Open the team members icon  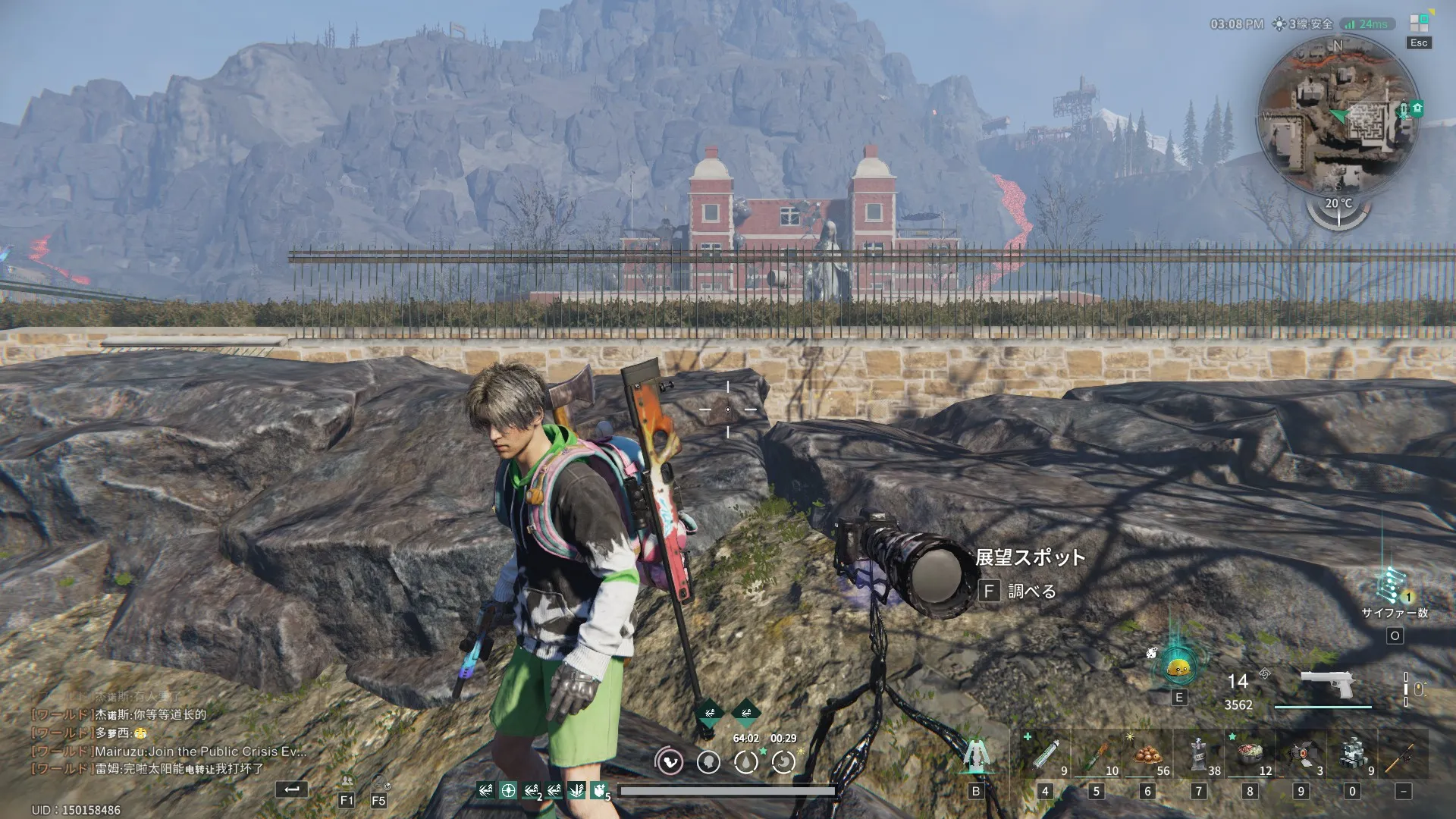pyautogui.click(x=347, y=781)
